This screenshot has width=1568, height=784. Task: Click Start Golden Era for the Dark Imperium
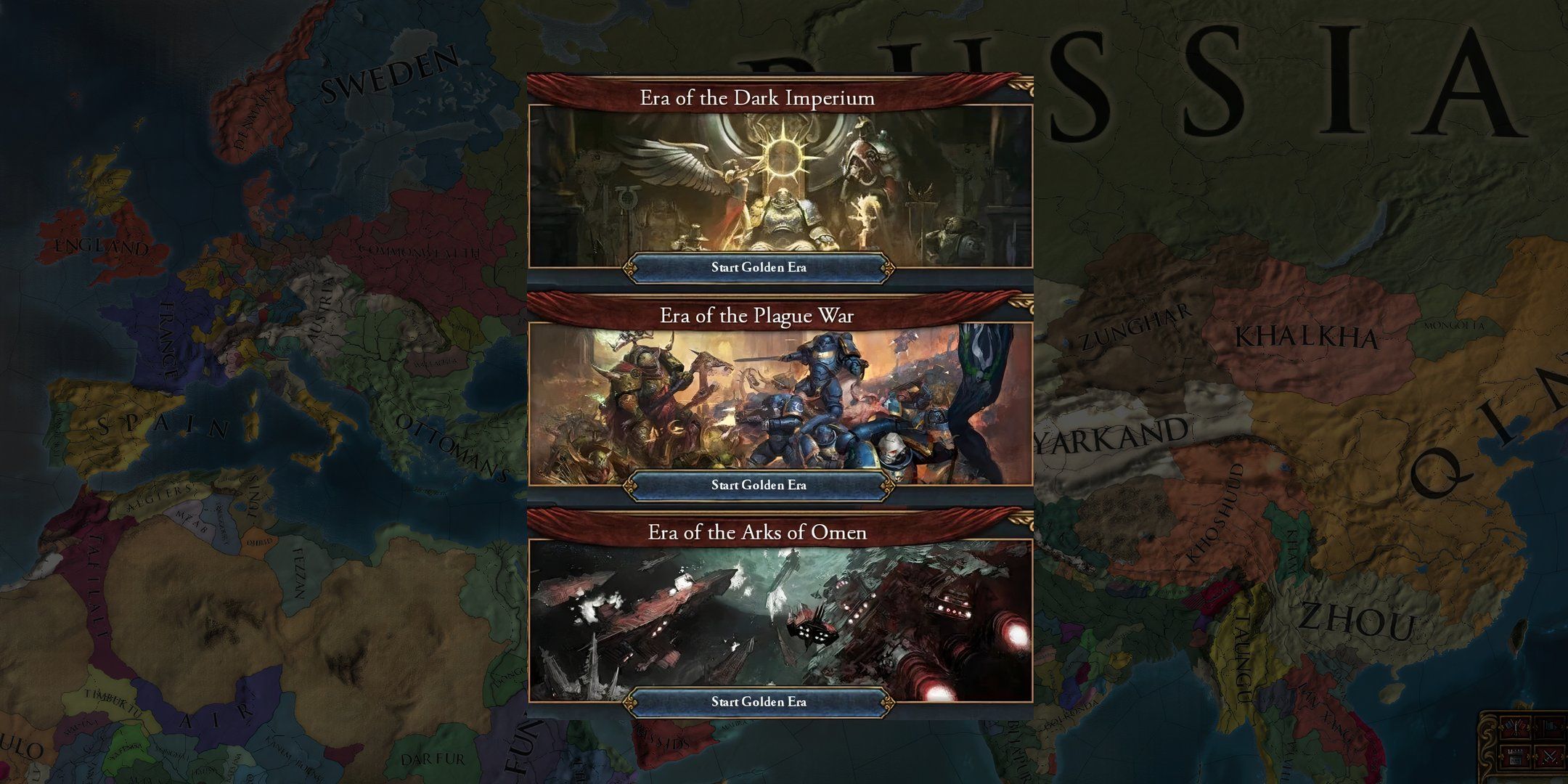[759, 268]
